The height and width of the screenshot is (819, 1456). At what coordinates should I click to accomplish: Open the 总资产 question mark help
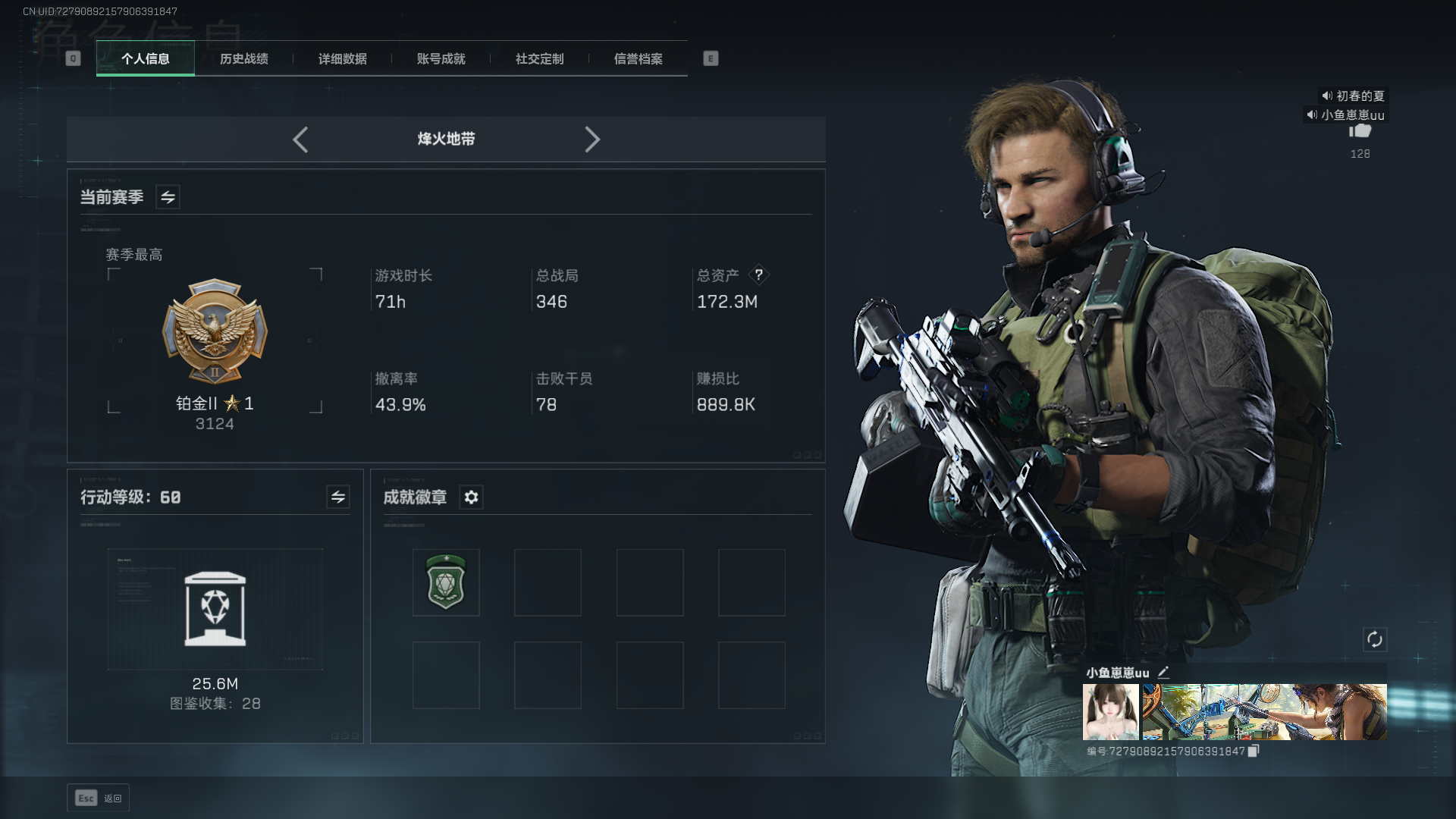click(758, 275)
